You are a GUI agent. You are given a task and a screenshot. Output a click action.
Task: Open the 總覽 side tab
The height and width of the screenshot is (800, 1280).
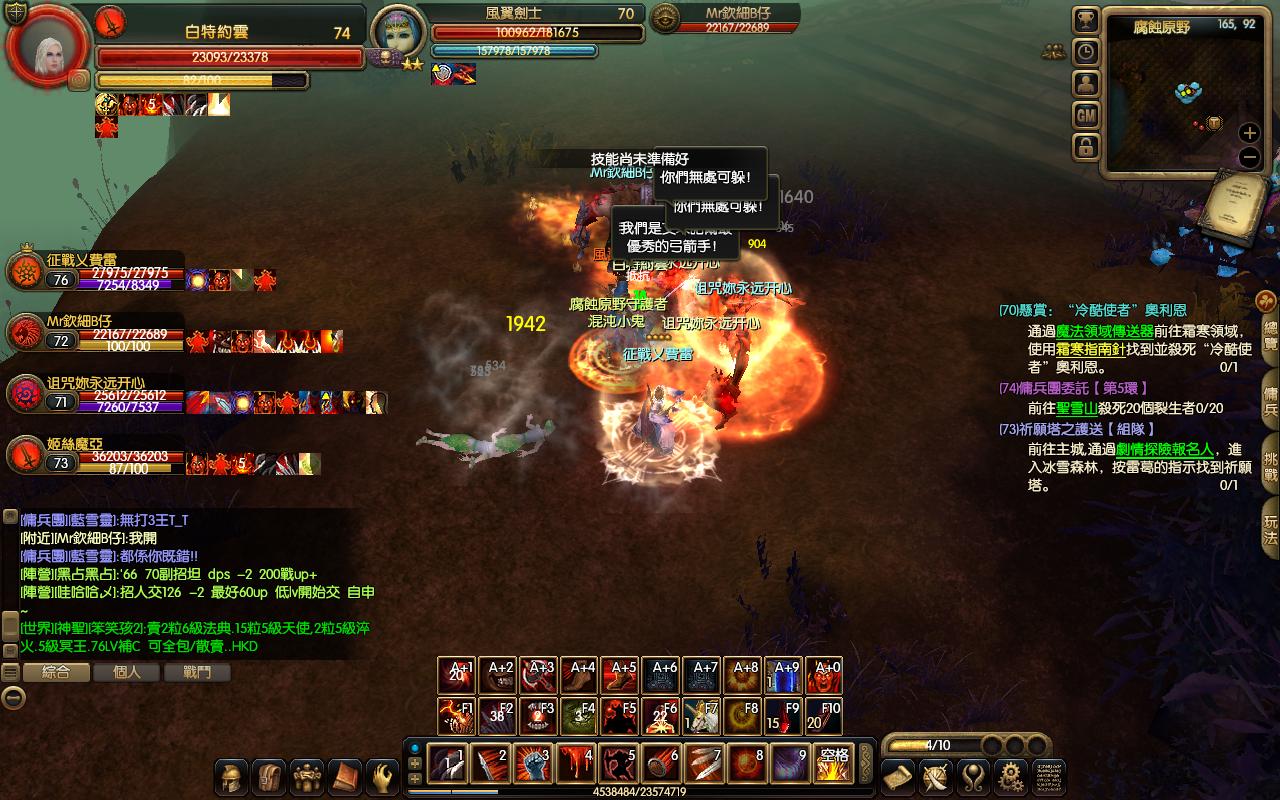pos(1270,330)
